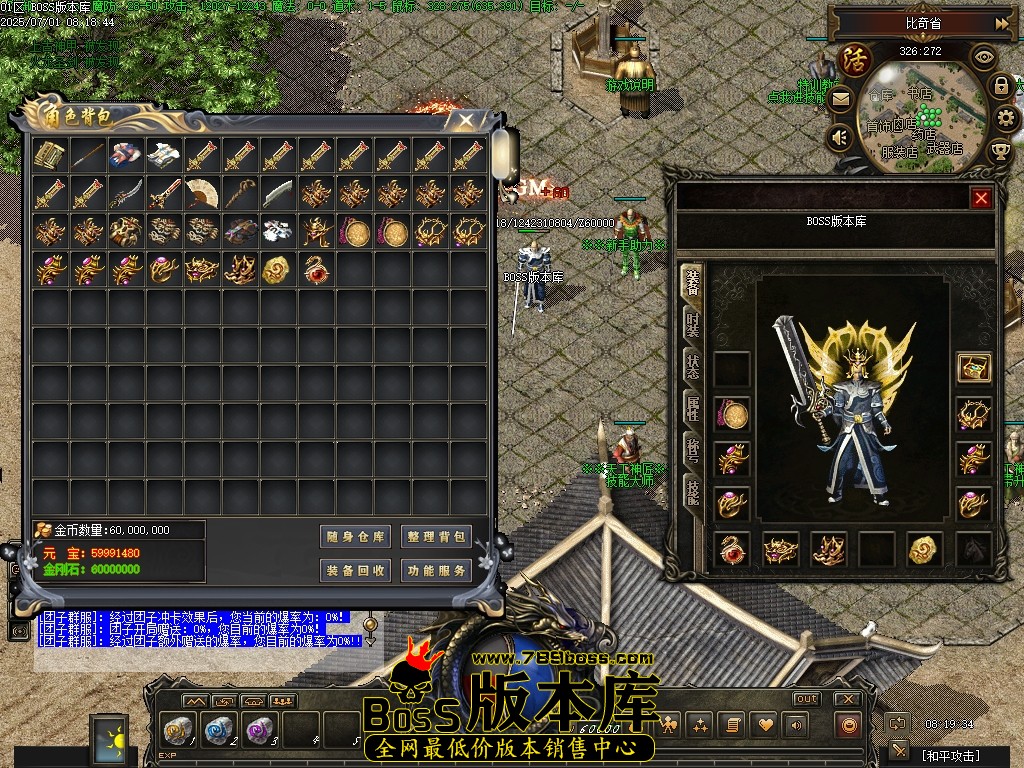1024x768 pixels.
Task: Open the portable warehouse (随身仓库)
Action: coord(355,537)
